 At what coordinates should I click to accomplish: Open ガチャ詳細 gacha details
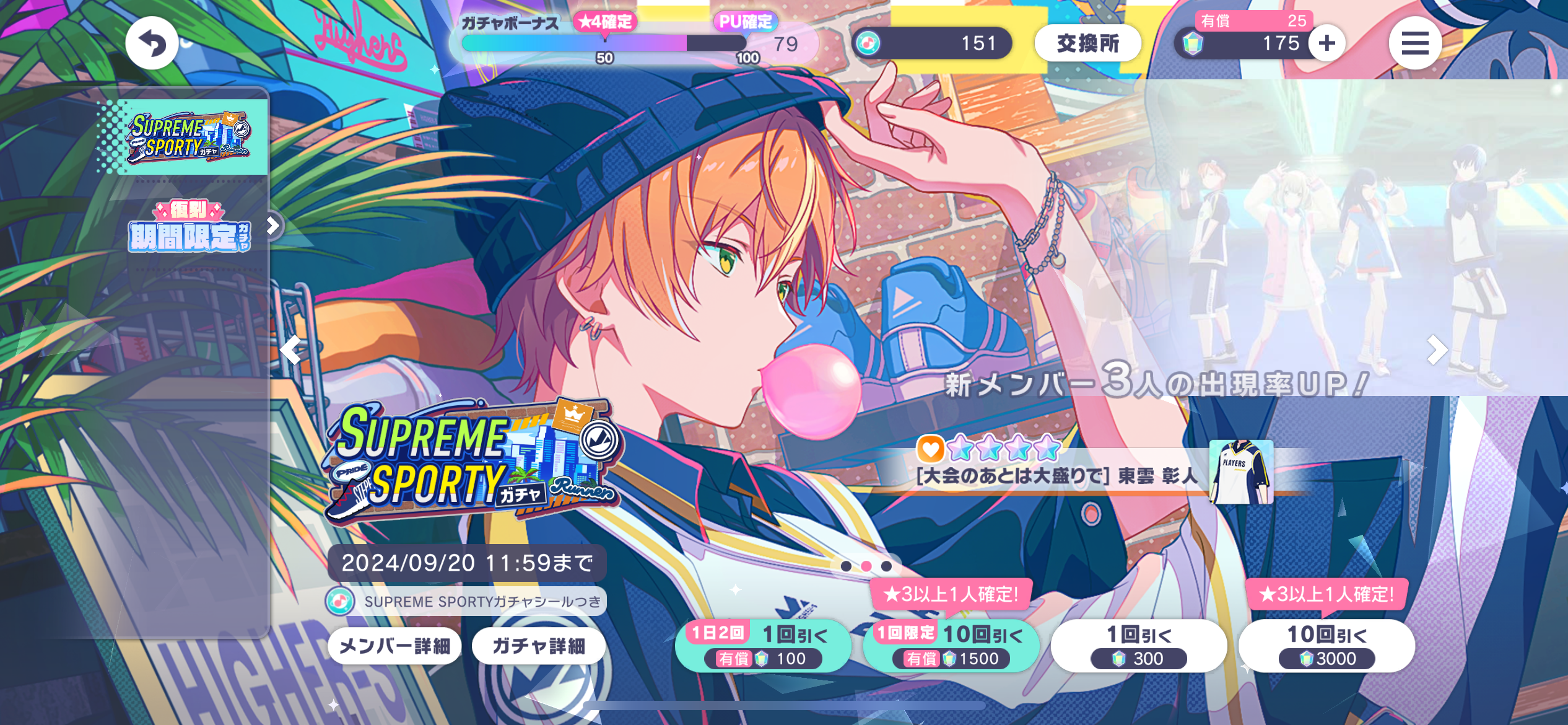click(538, 646)
